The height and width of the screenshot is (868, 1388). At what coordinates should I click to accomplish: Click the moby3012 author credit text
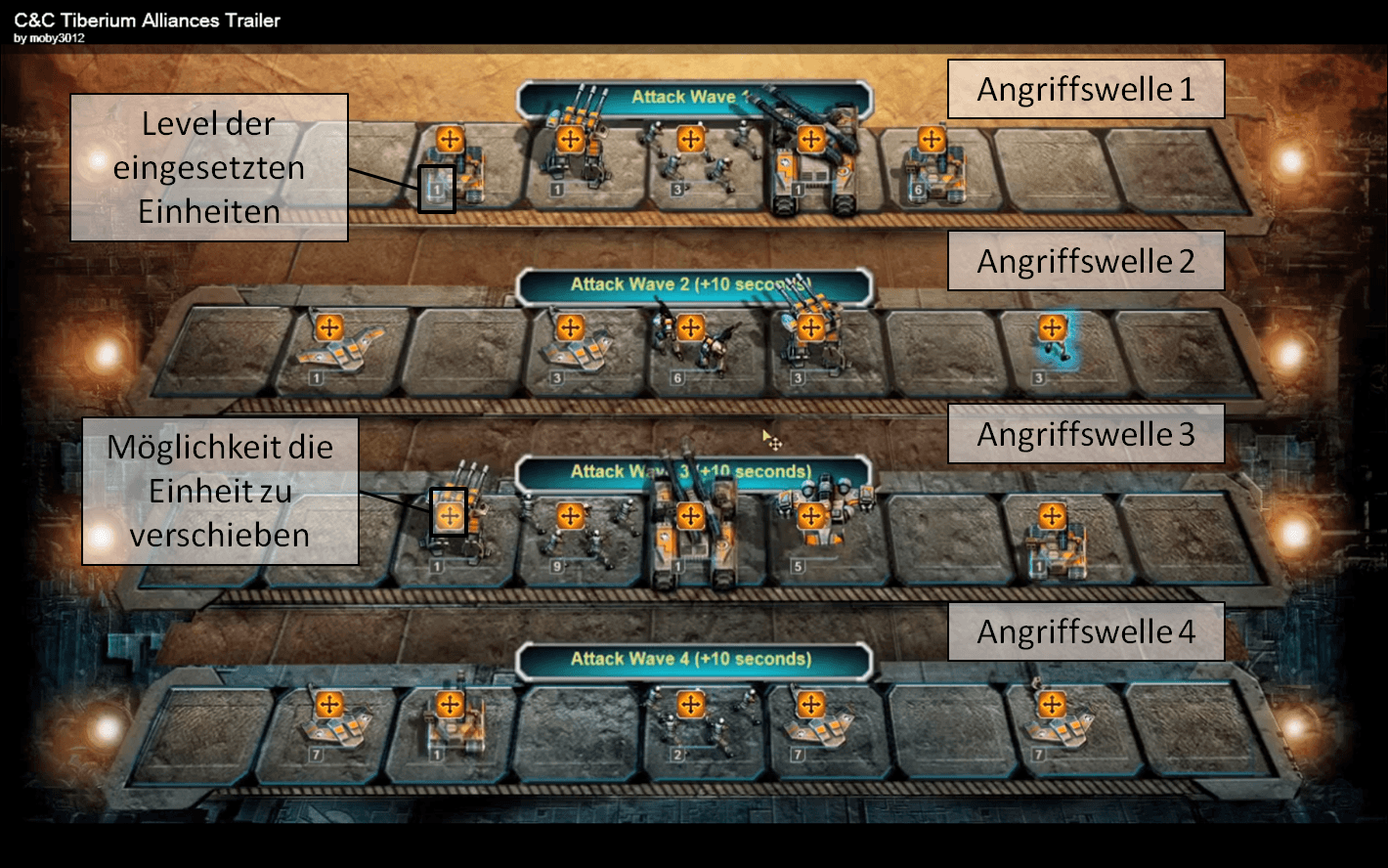click(x=47, y=36)
